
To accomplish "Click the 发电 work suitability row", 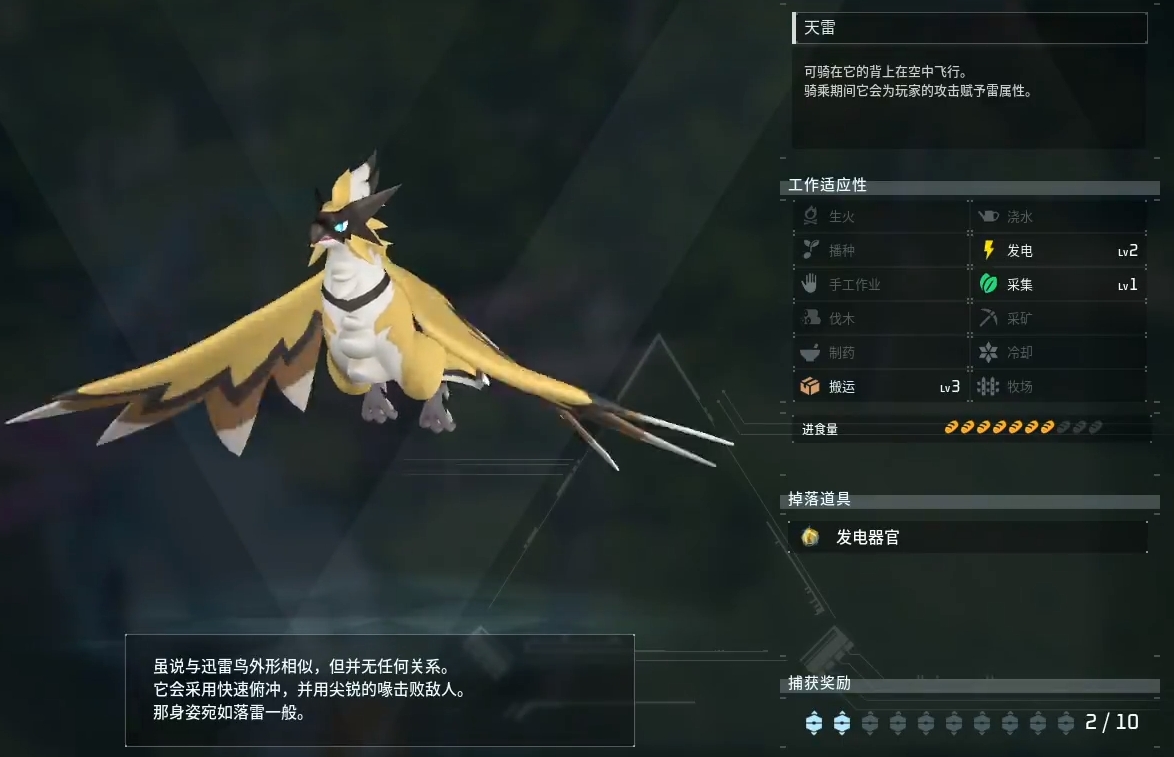I will (1059, 251).
